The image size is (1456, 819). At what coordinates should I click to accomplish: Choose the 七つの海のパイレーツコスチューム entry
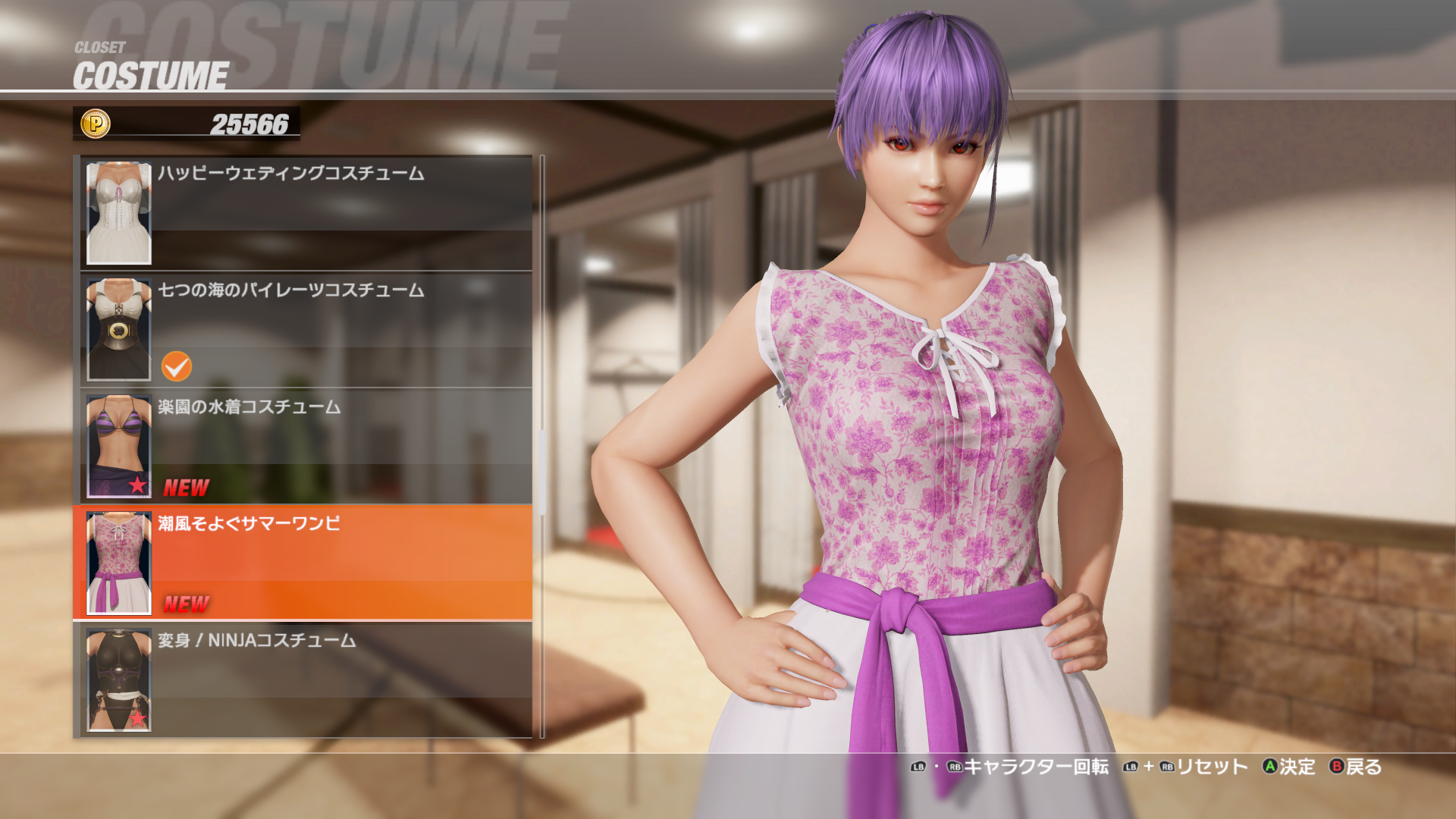[341, 329]
